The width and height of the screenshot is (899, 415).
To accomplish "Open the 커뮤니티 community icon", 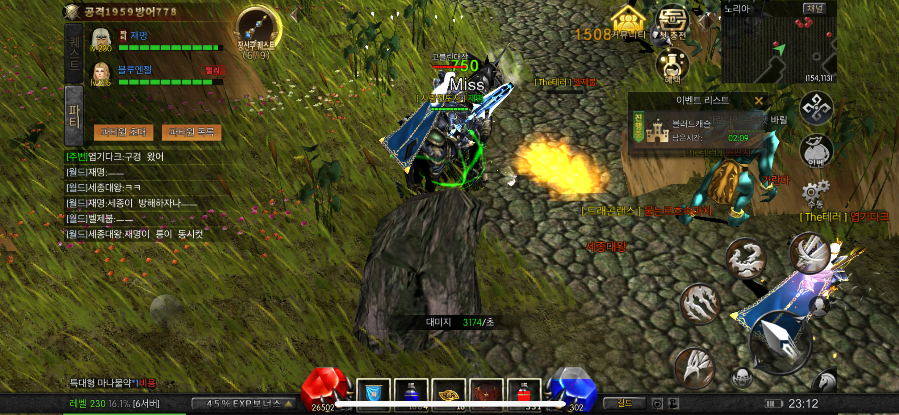I will pyautogui.click(x=626, y=21).
